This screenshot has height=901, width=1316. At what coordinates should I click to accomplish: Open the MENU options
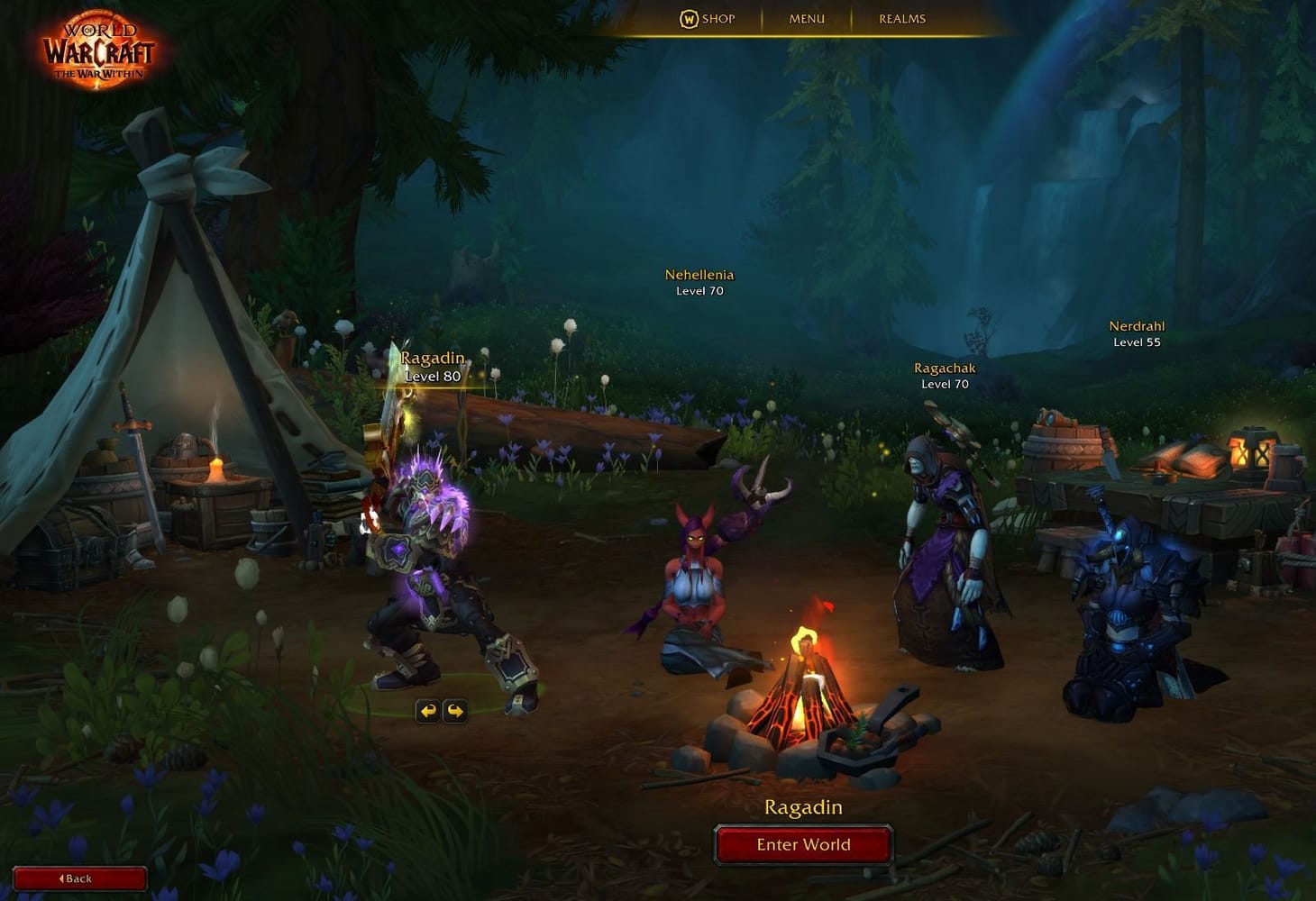805,18
